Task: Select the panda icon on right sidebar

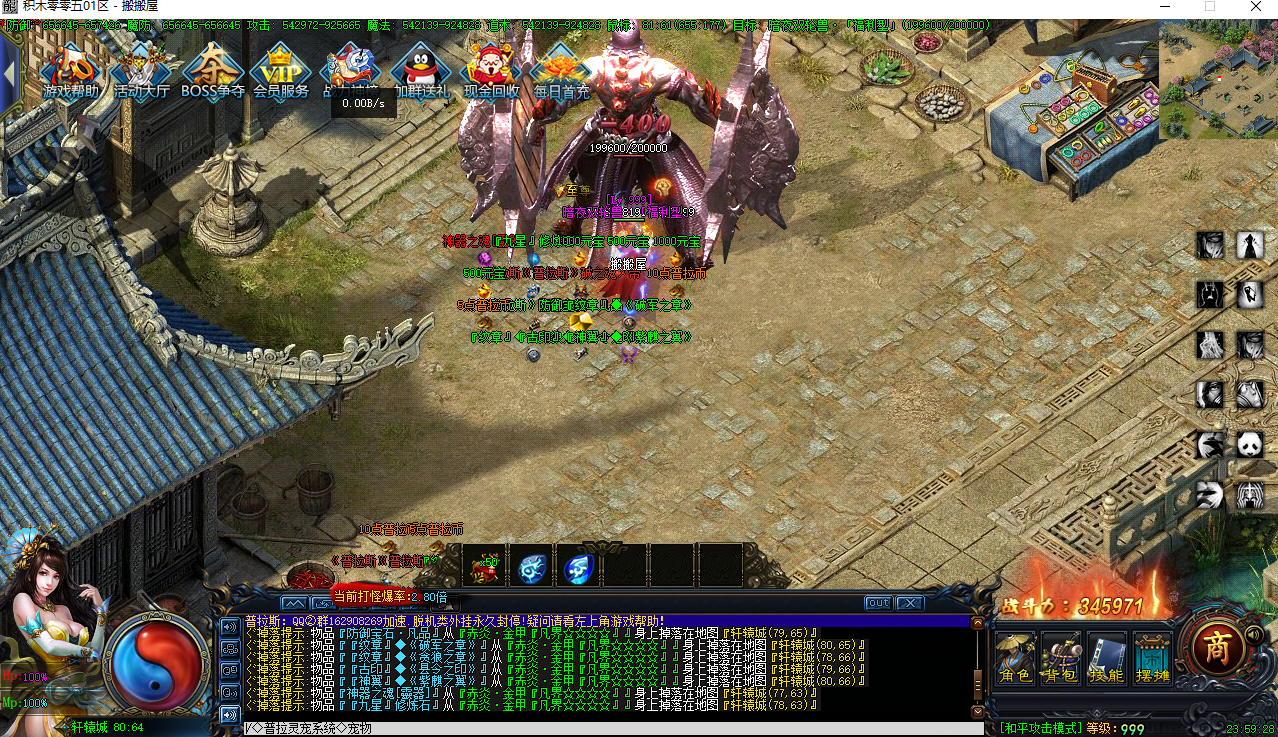Action: tap(1250, 445)
